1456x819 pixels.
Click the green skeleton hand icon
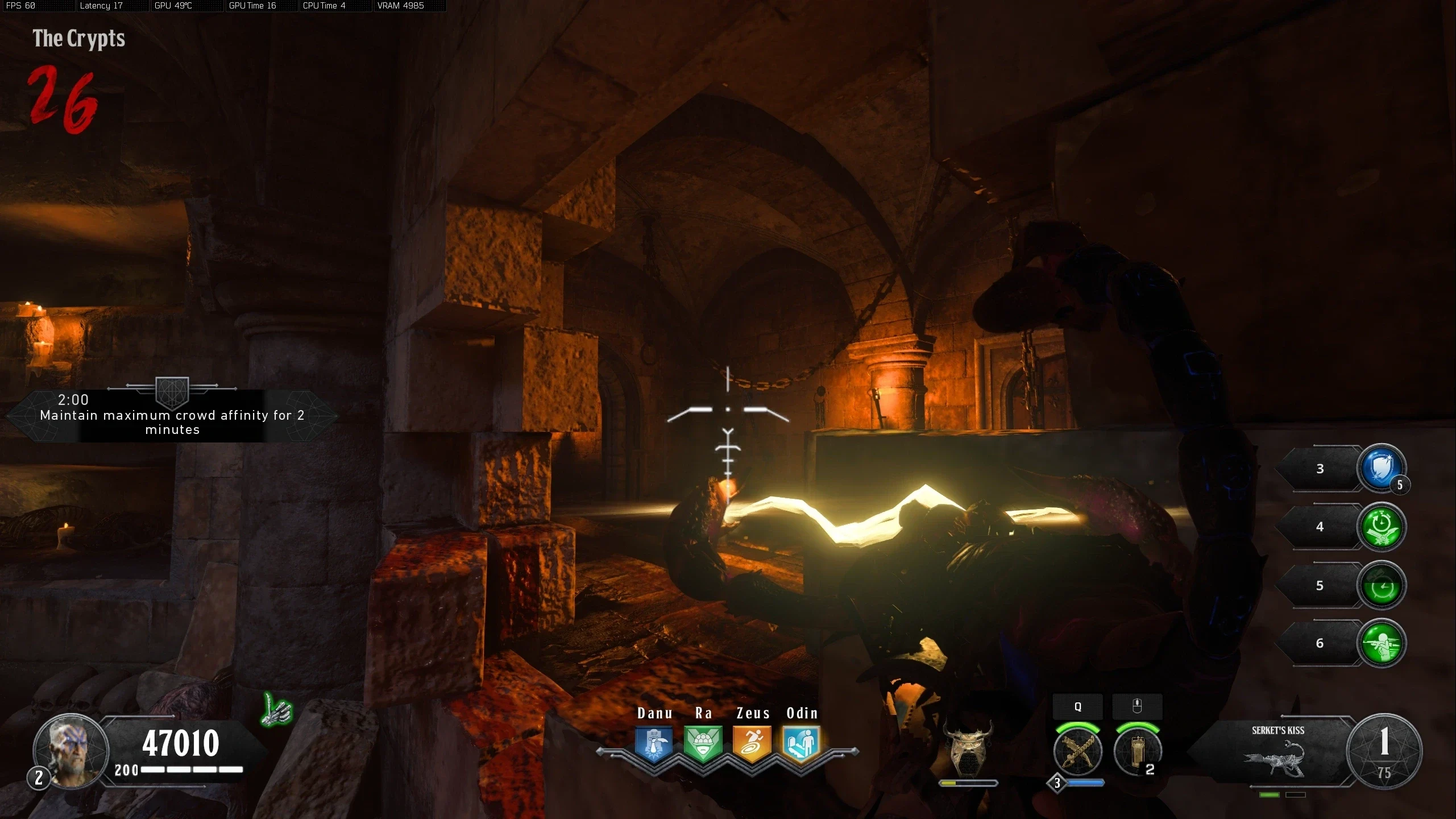(x=277, y=710)
